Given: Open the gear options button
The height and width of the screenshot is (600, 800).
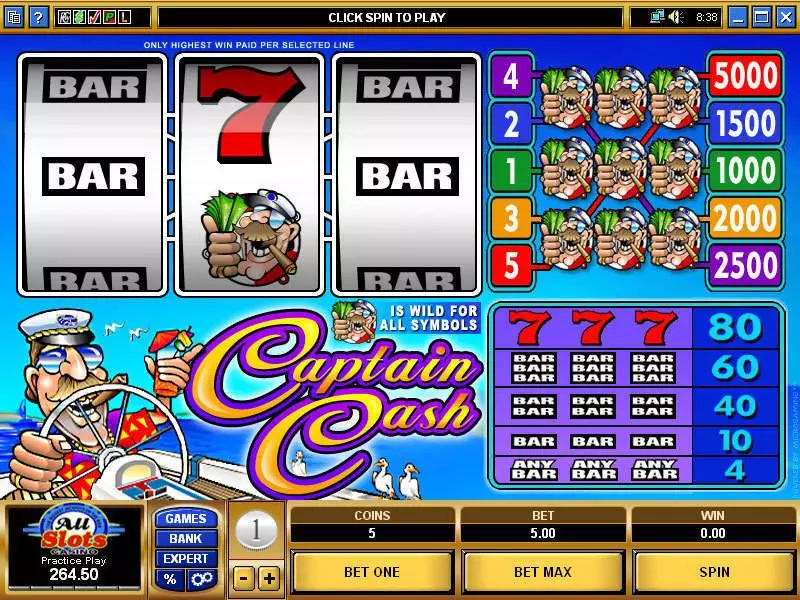Looking at the screenshot, I should pyautogui.click(x=200, y=579).
